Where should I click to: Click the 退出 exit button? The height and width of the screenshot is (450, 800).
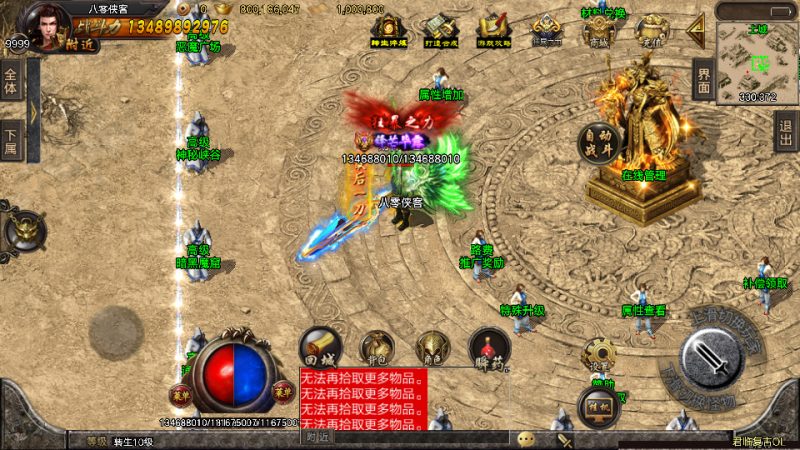787,130
